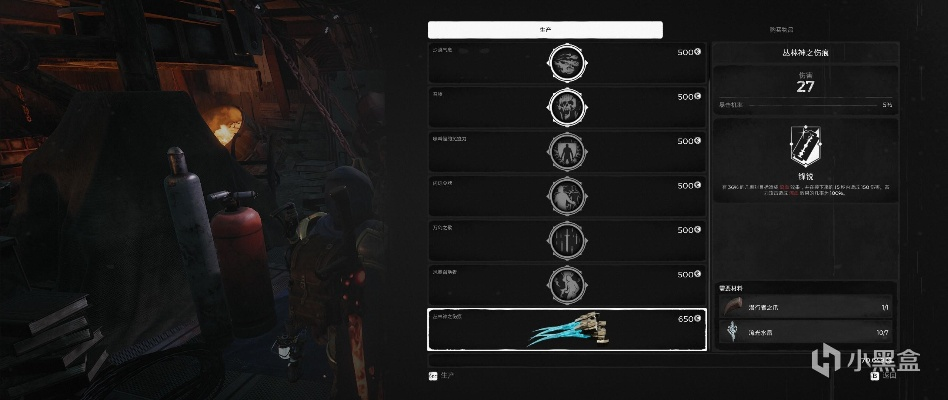This screenshot has width=948, height=400.
Task: Choose the beast head mod recipe
Action: [566, 63]
